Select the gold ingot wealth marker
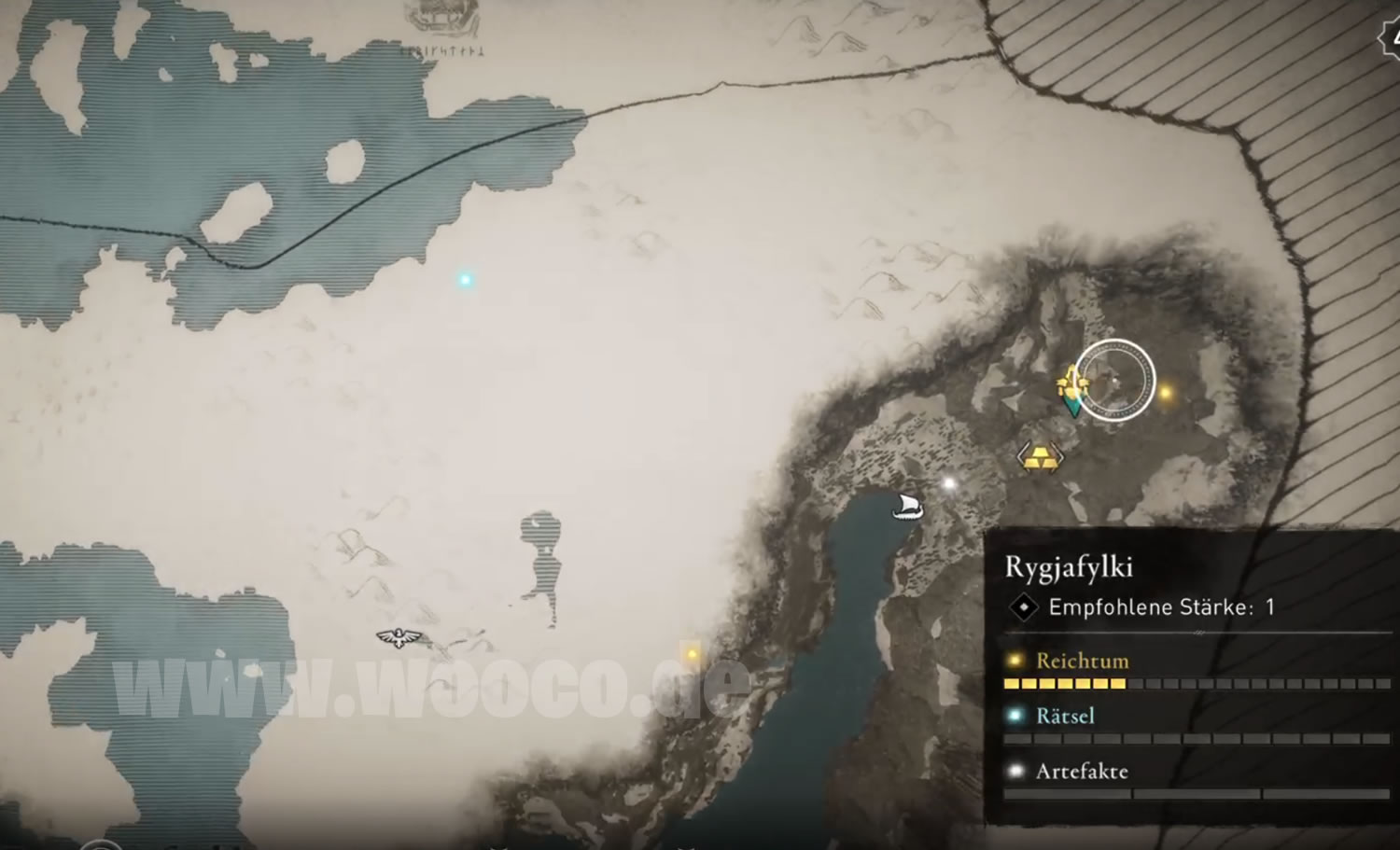1400x850 pixels. tap(1040, 456)
